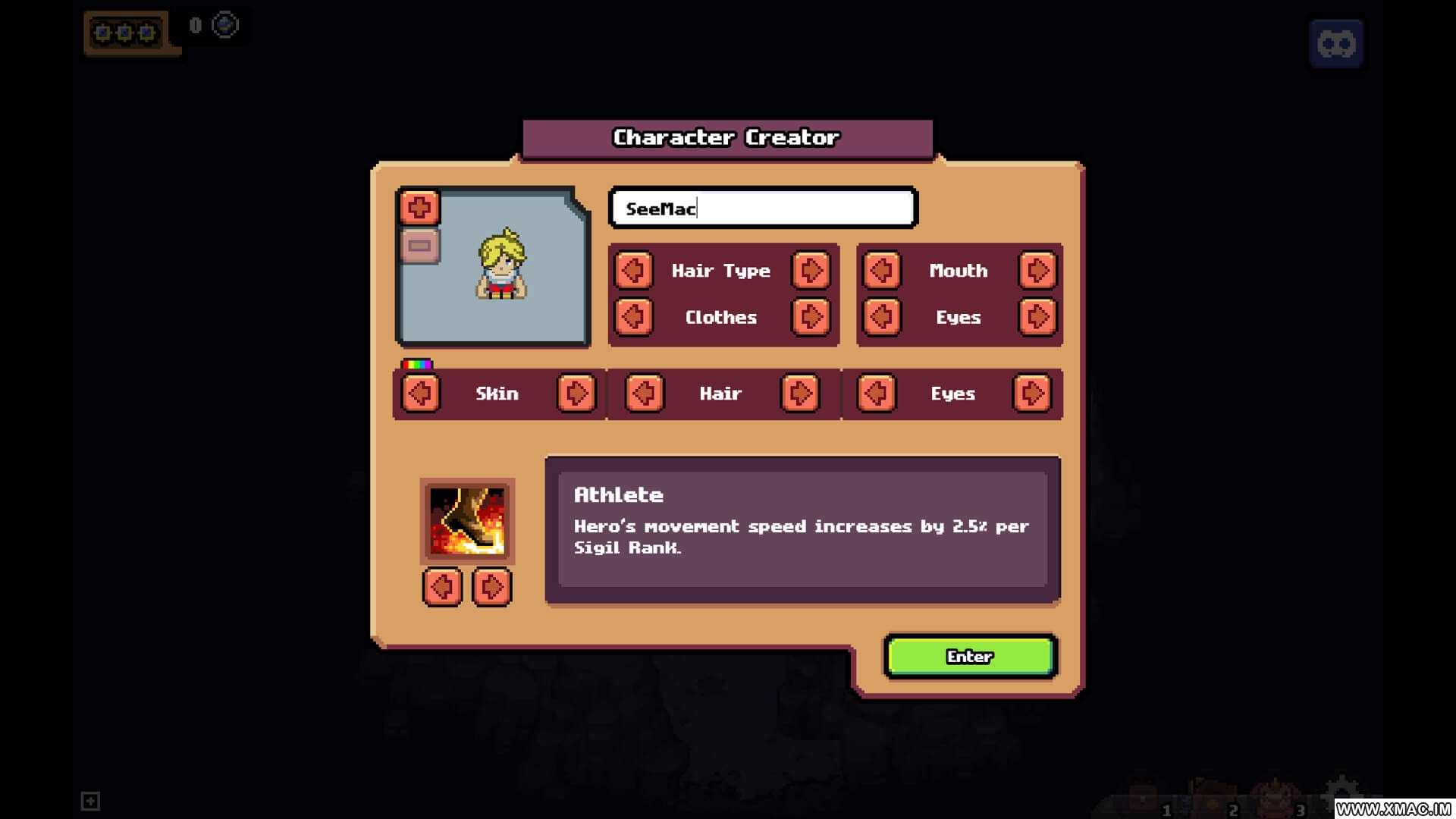Click the character name input field
1456x819 pixels.
point(763,208)
